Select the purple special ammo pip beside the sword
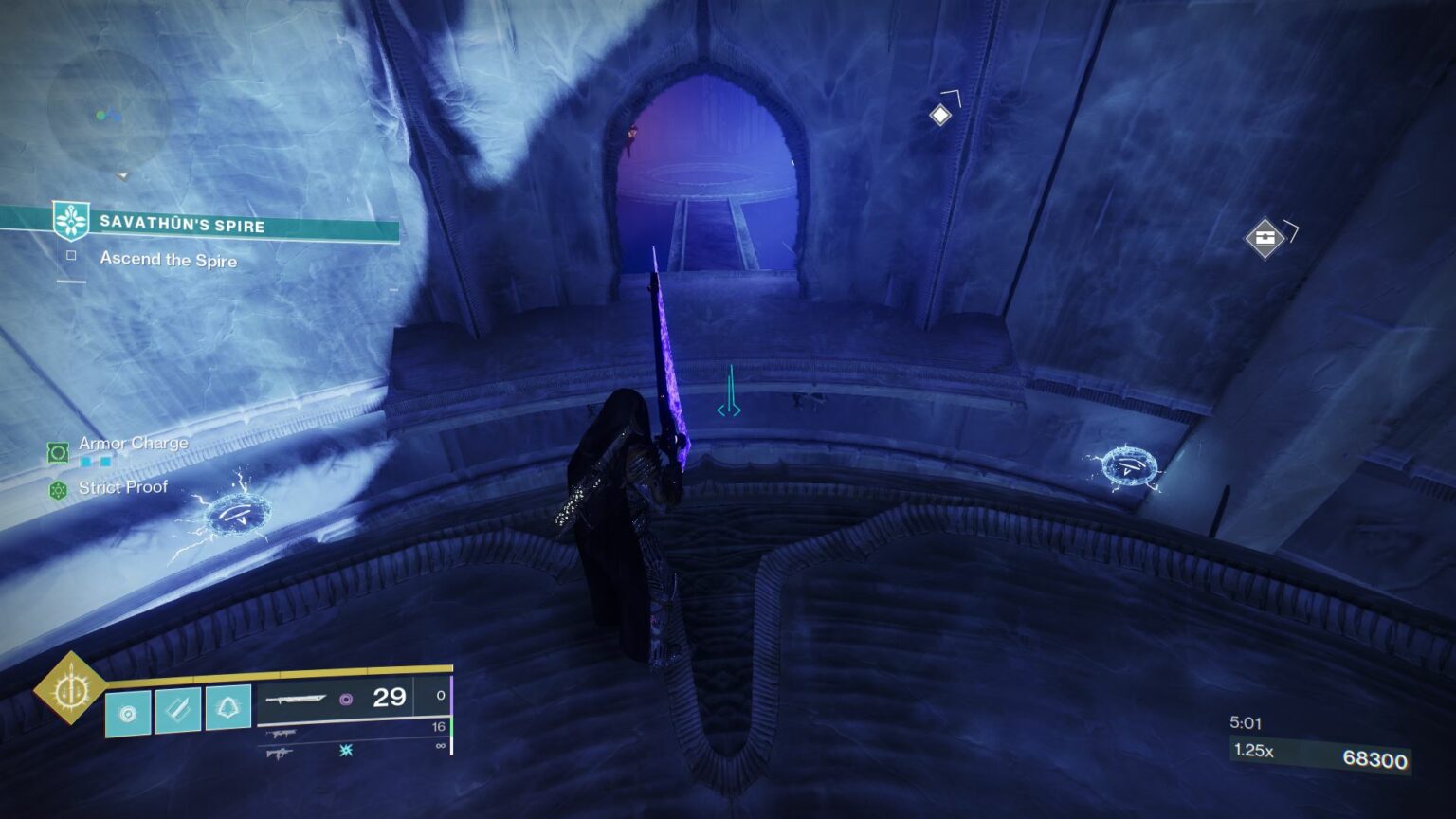Image resolution: width=1456 pixels, height=819 pixels. (346, 700)
